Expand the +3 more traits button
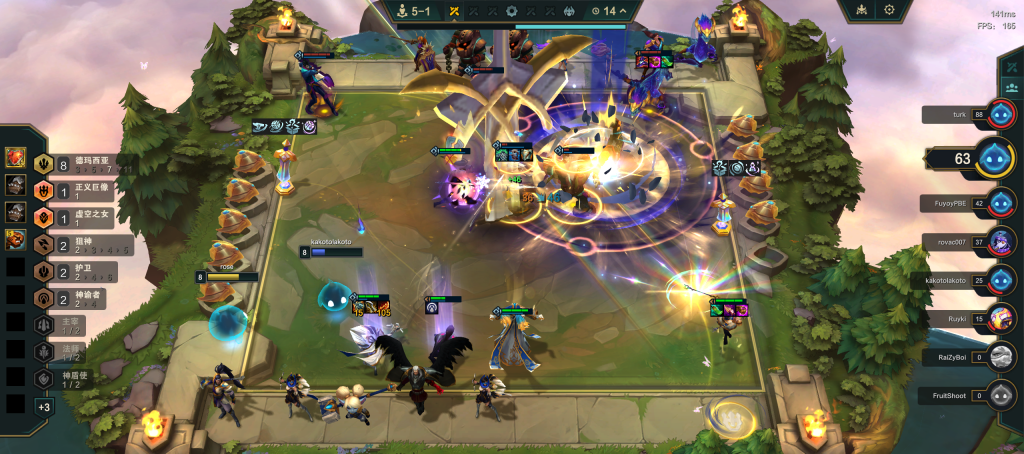Screen dimensions: 1024x454 (x=44, y=406)
